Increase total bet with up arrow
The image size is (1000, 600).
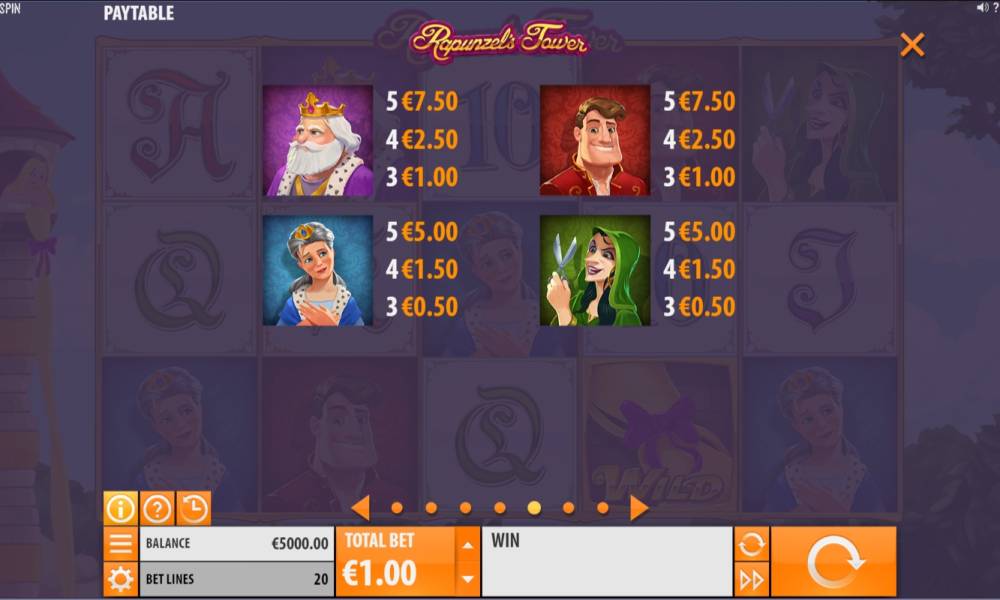(467, 545)
